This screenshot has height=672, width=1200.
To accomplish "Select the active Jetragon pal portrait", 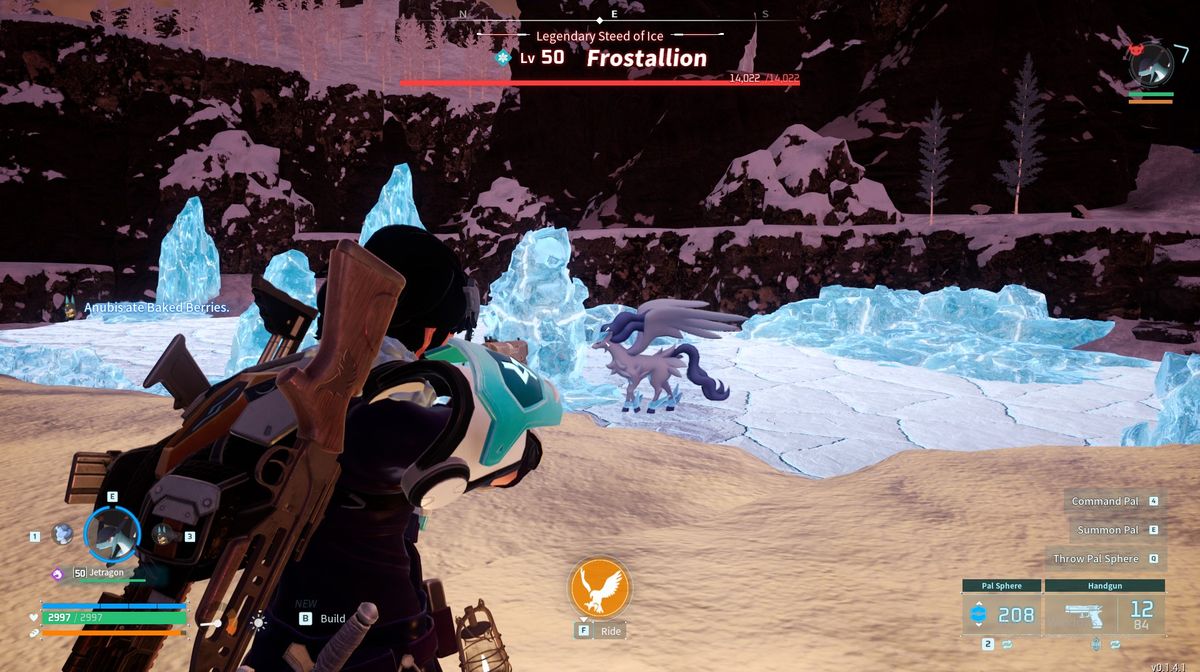I will coord(112,535).
